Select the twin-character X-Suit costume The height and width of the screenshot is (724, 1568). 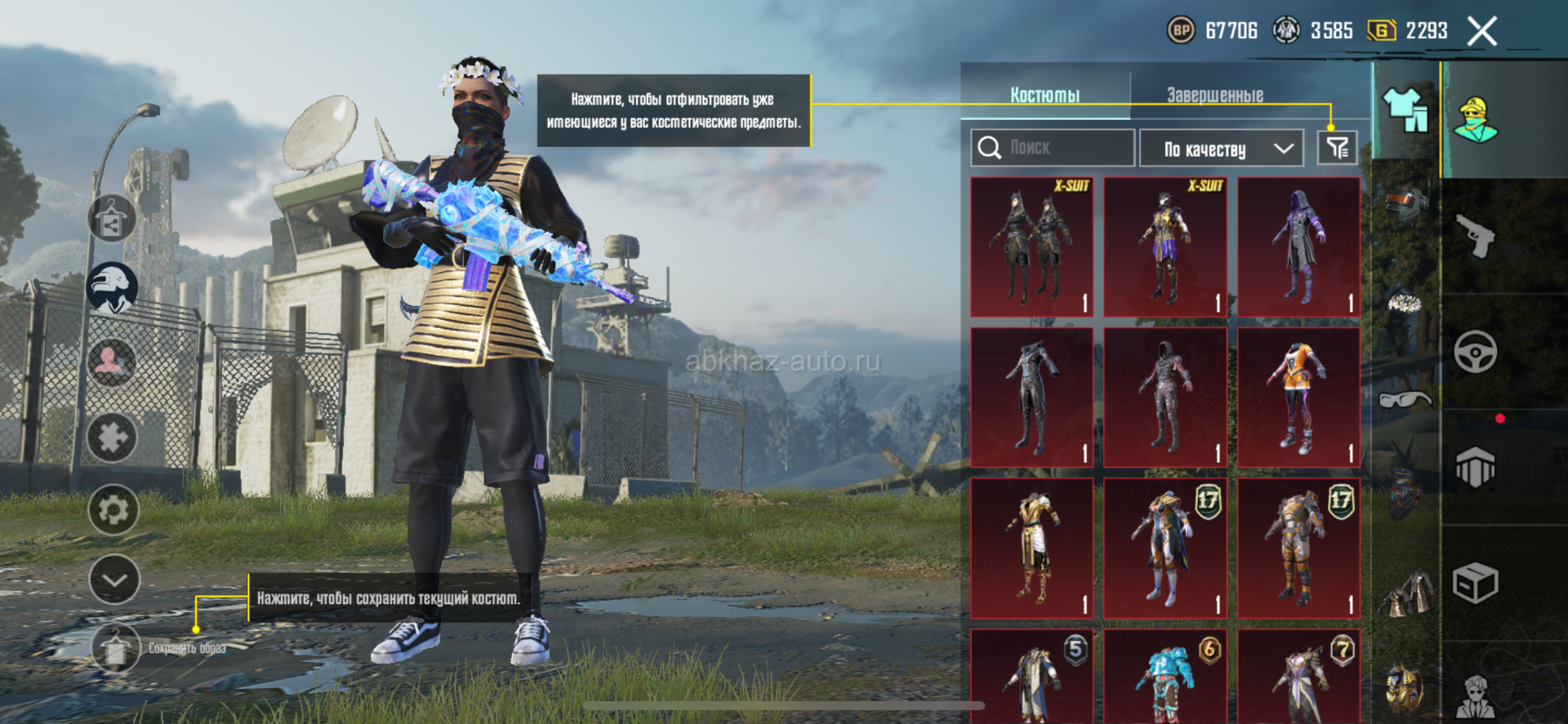(1031, 247)
